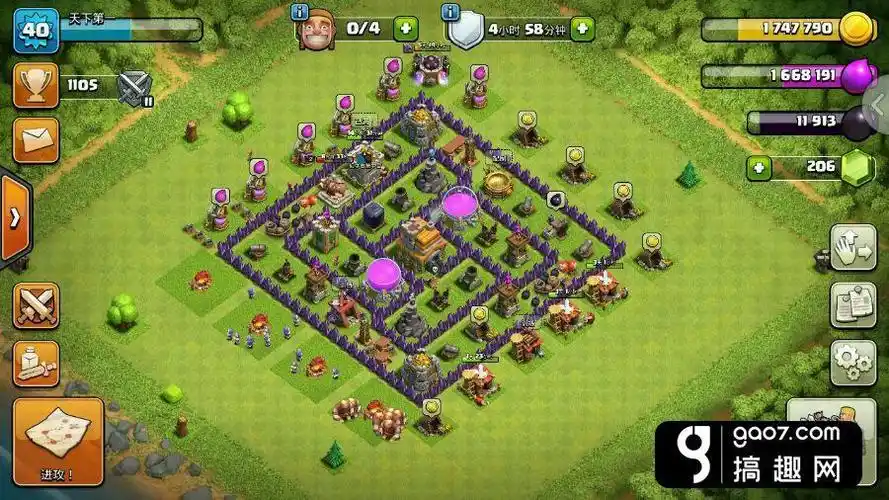
Task: Tap the crossed-swords league badge
Action: 134,88
